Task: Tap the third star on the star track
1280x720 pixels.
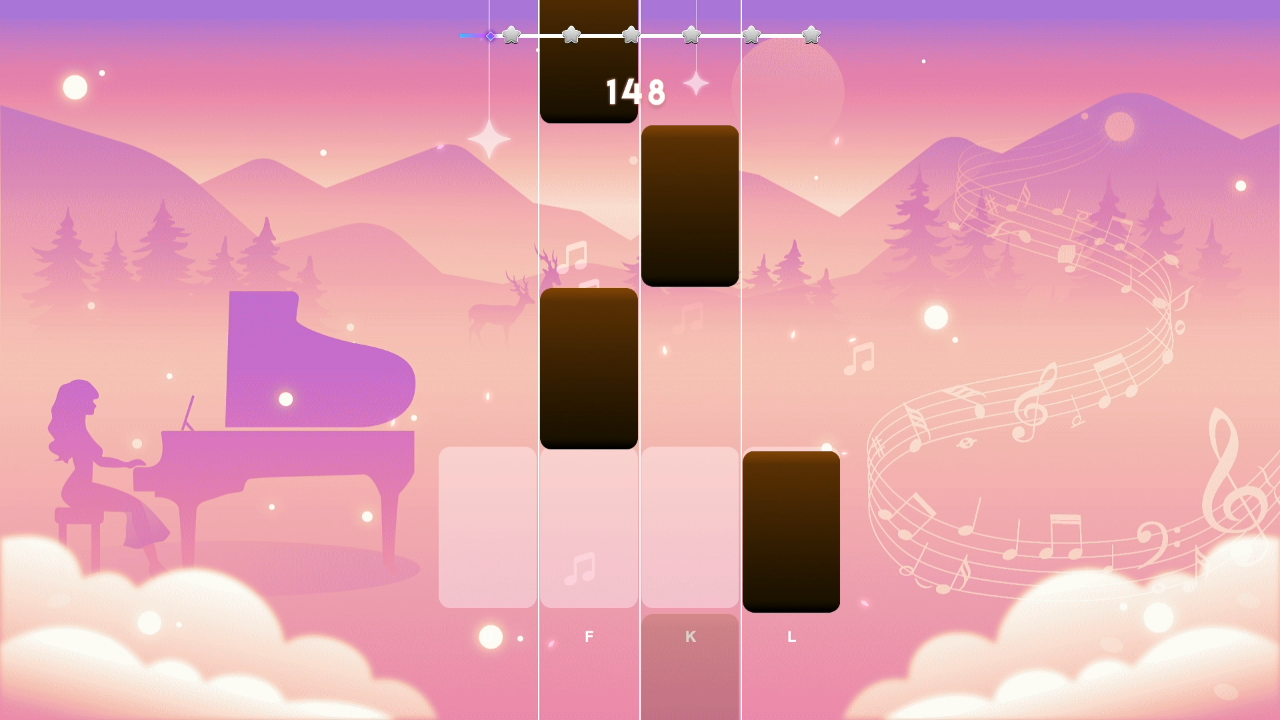Action: click(x=631, y=33)
